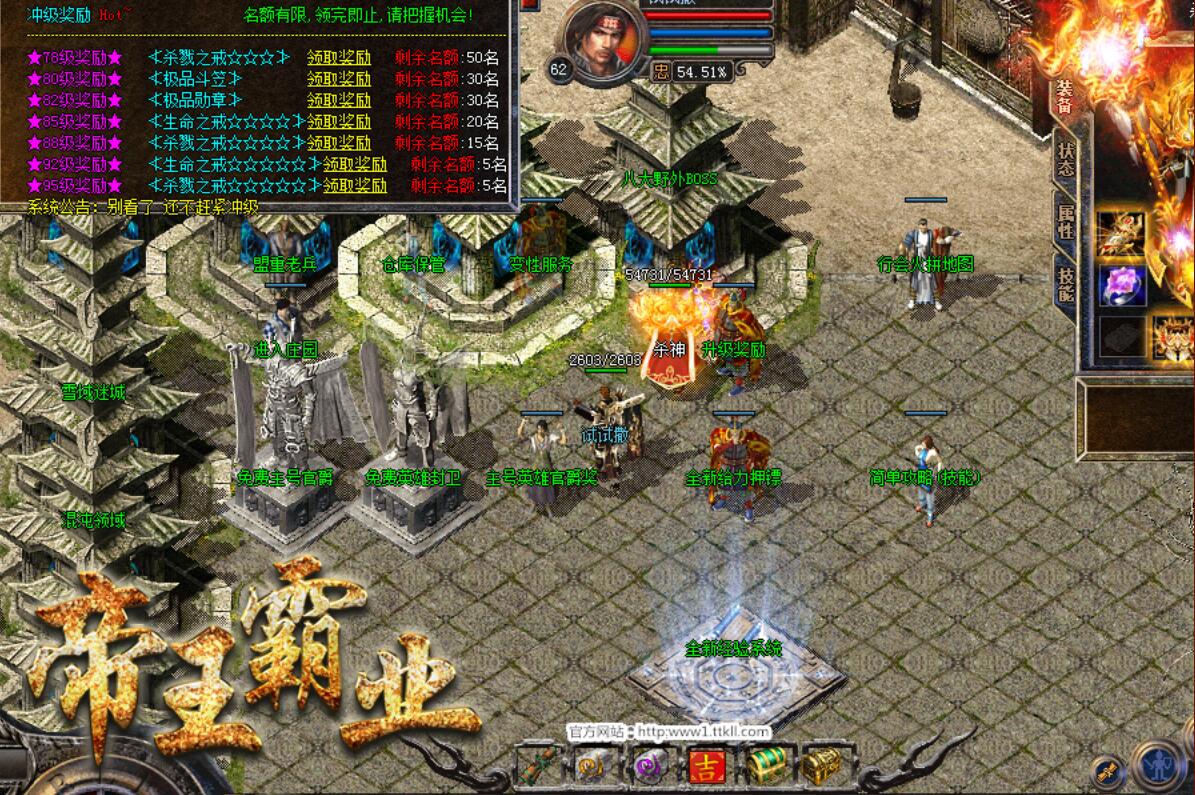Viewport: 1195px width, 795px height.
Task: Open the 状态 status tab
Action: (x=1065, y=160)
